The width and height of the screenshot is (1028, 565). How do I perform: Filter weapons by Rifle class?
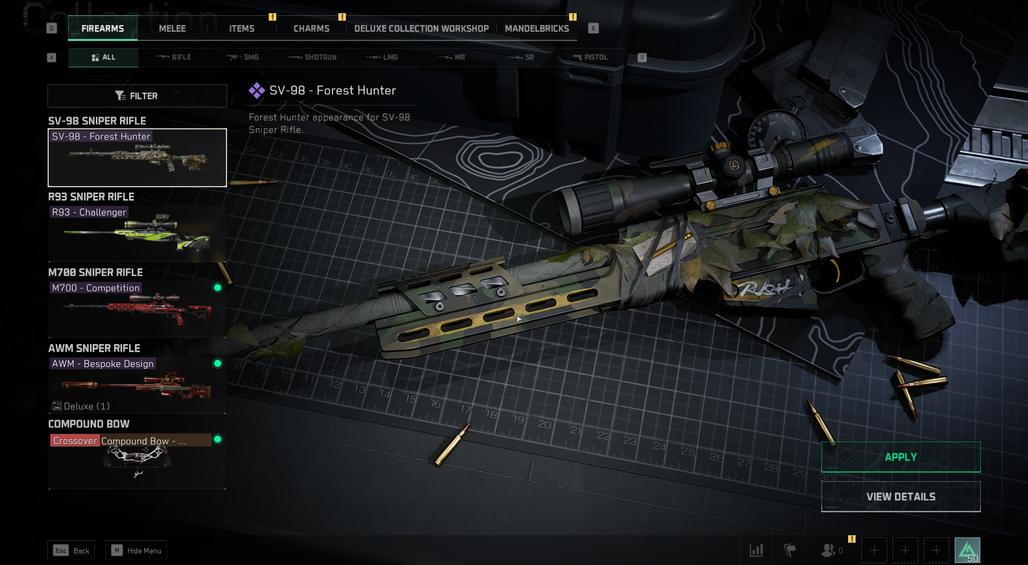tap(174, 57)
